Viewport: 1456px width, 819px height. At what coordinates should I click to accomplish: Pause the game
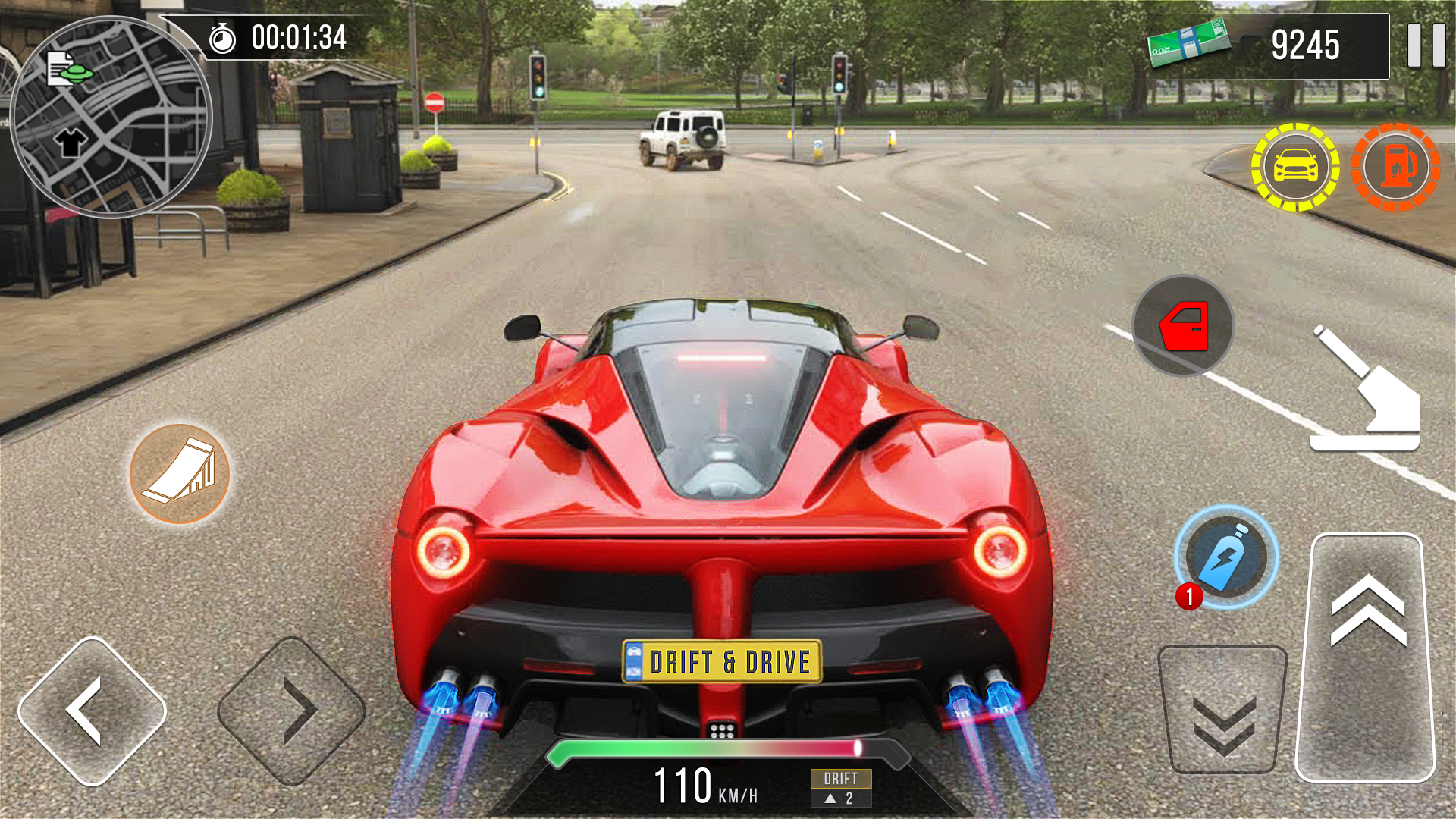(x=1426, y=45)
